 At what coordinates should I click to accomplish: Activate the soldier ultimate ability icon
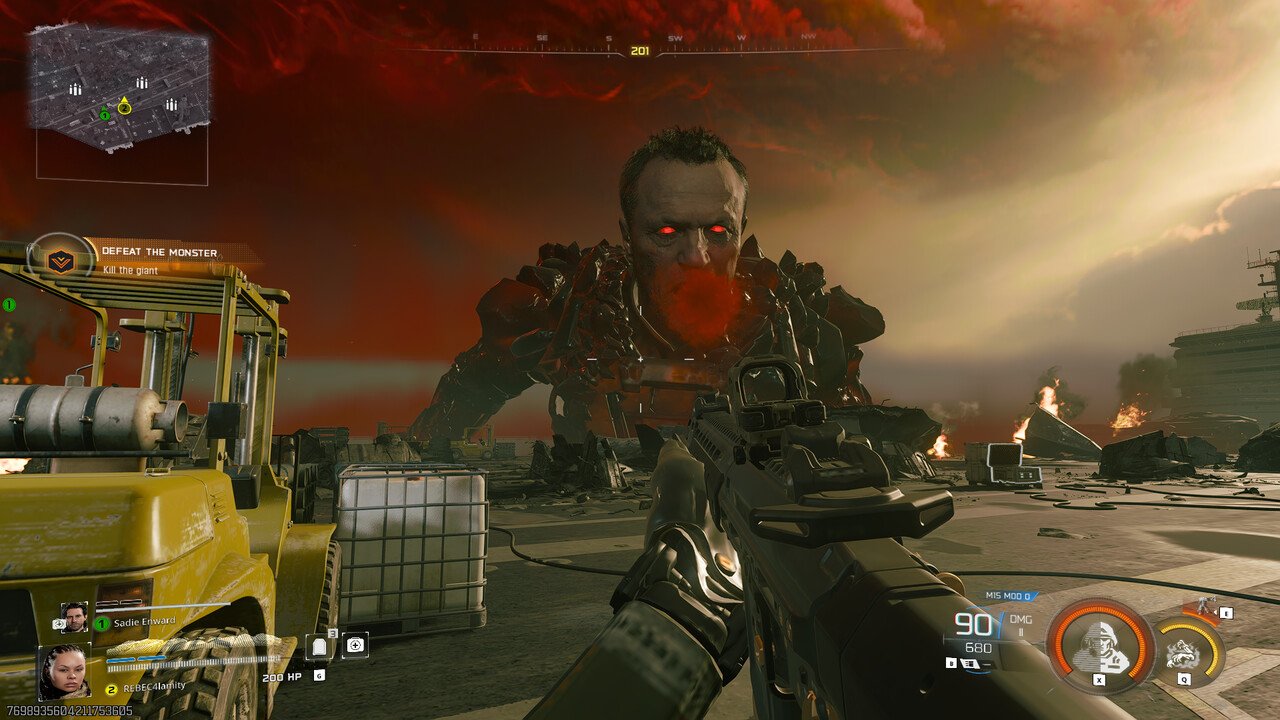click(1100, 644)
